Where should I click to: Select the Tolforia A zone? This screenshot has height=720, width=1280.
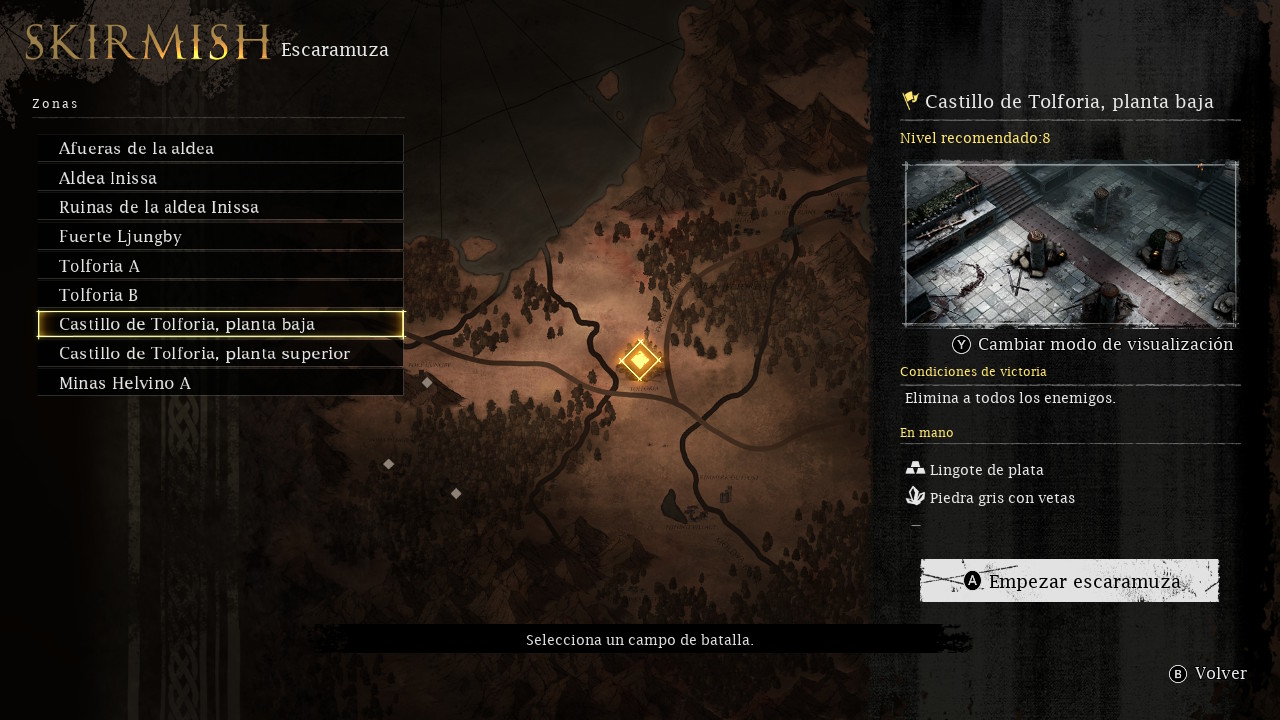coord(220,266)
